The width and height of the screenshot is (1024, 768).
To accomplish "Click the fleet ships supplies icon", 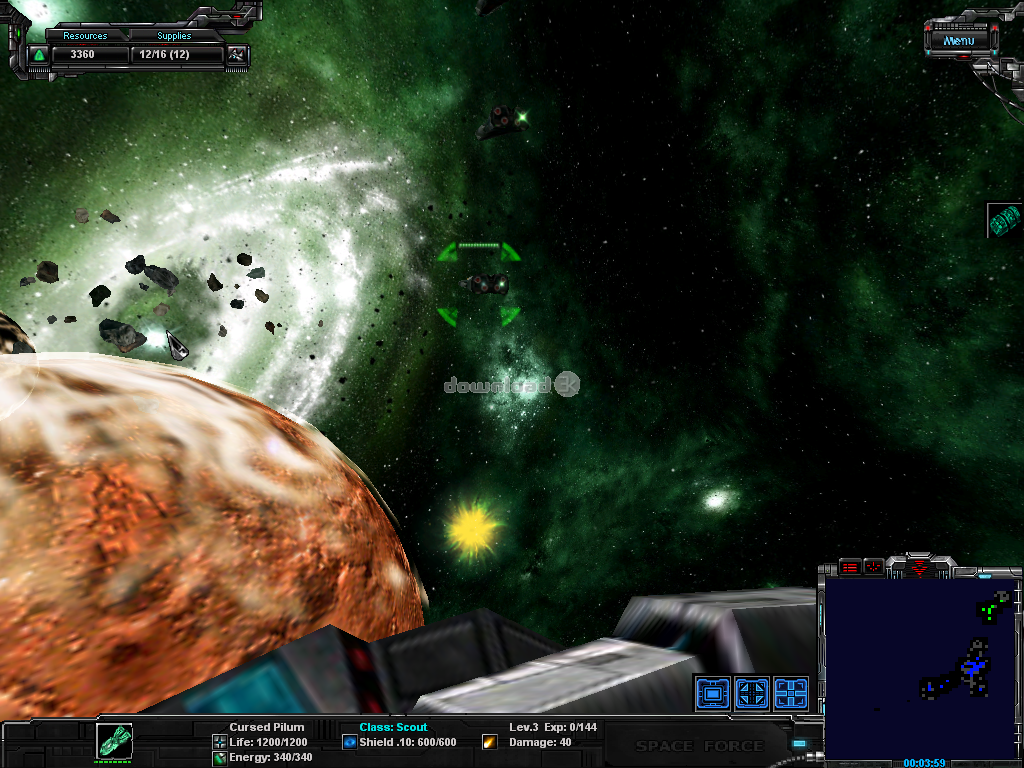I will tap(237, 54).
